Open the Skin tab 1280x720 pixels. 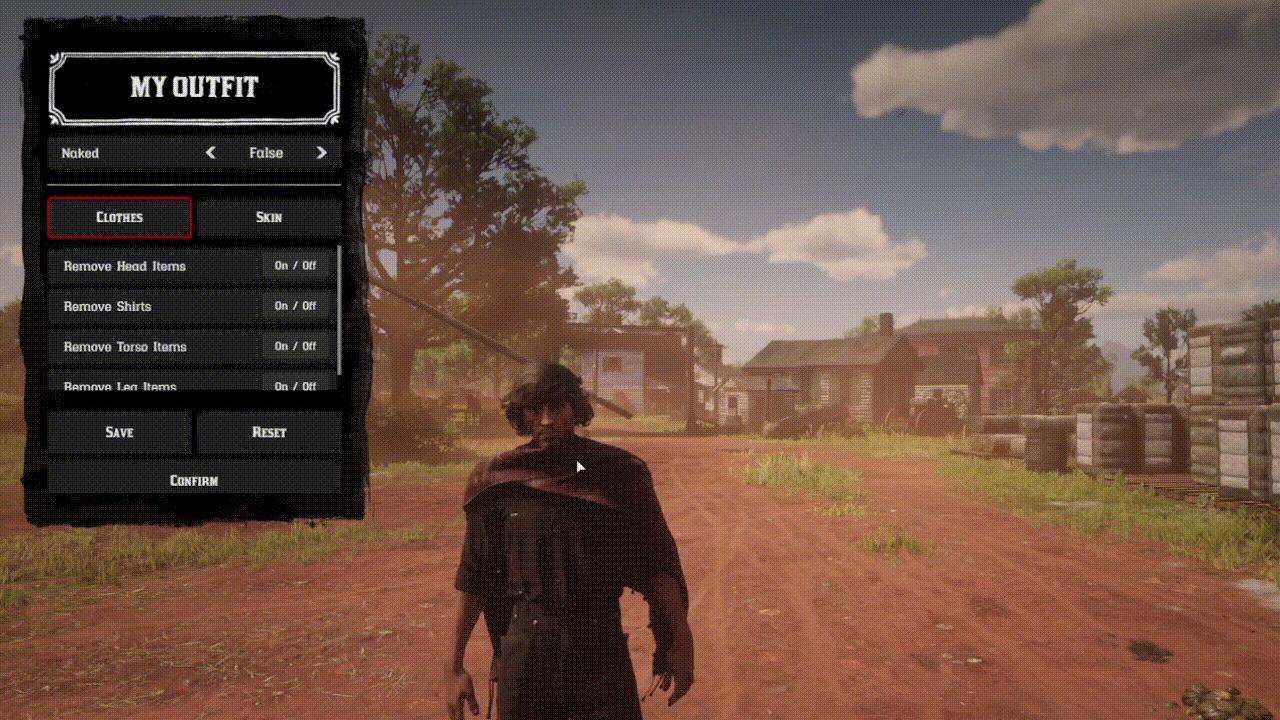point(269,217)
